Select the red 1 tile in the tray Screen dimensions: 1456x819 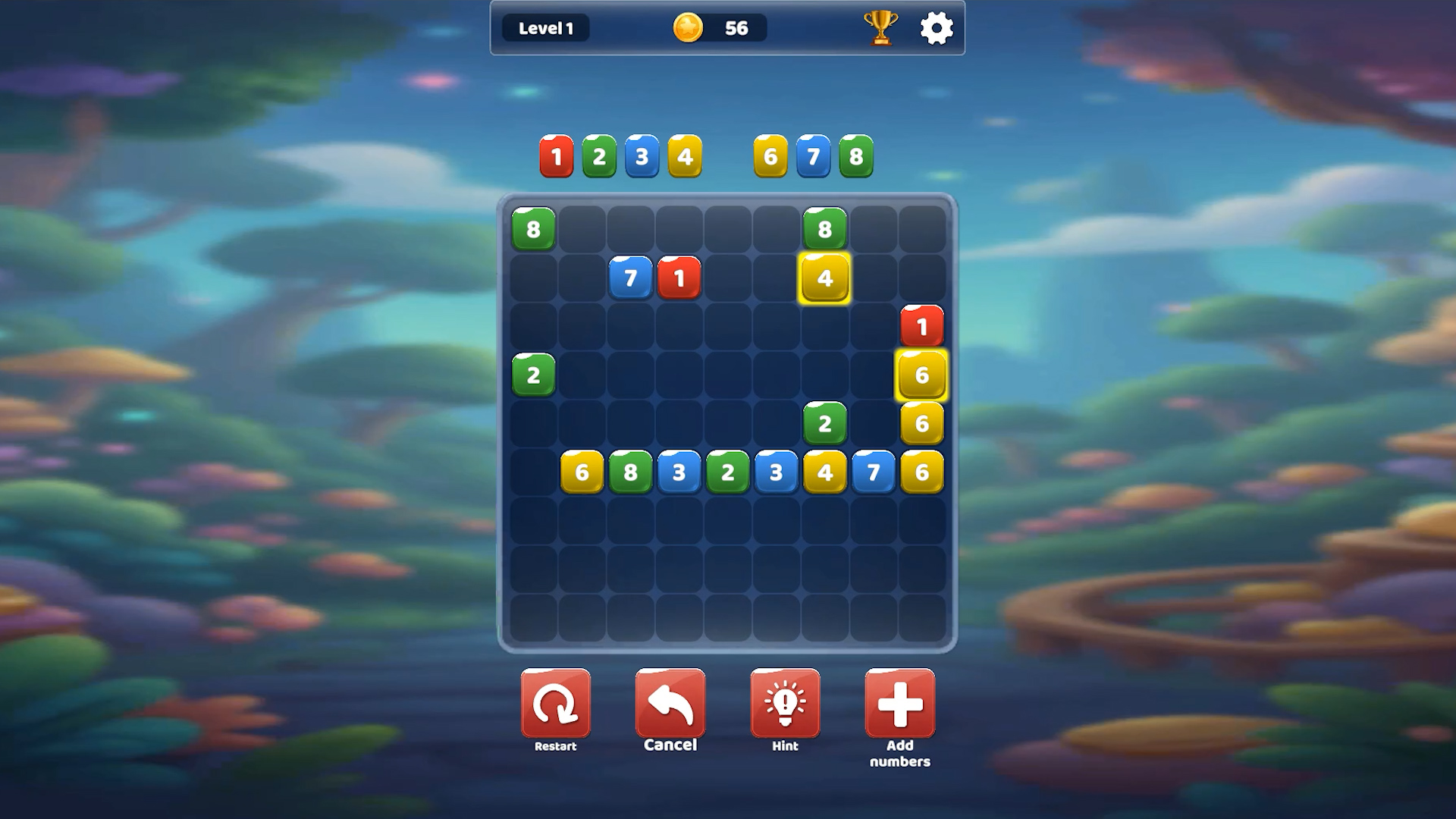tap(556, 157)
